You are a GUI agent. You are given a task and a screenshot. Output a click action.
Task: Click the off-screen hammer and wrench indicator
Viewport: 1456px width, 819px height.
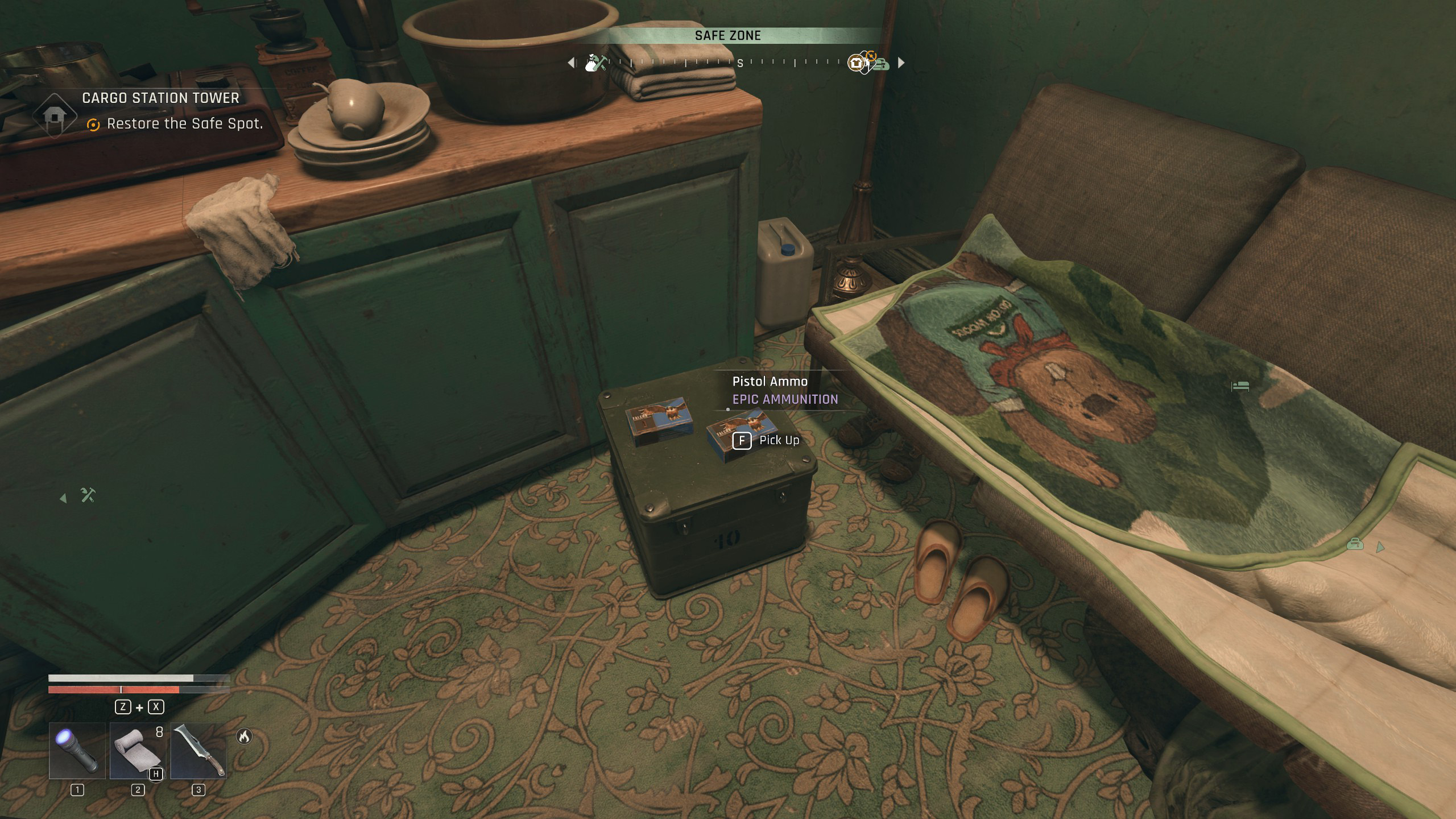[88, 495]
